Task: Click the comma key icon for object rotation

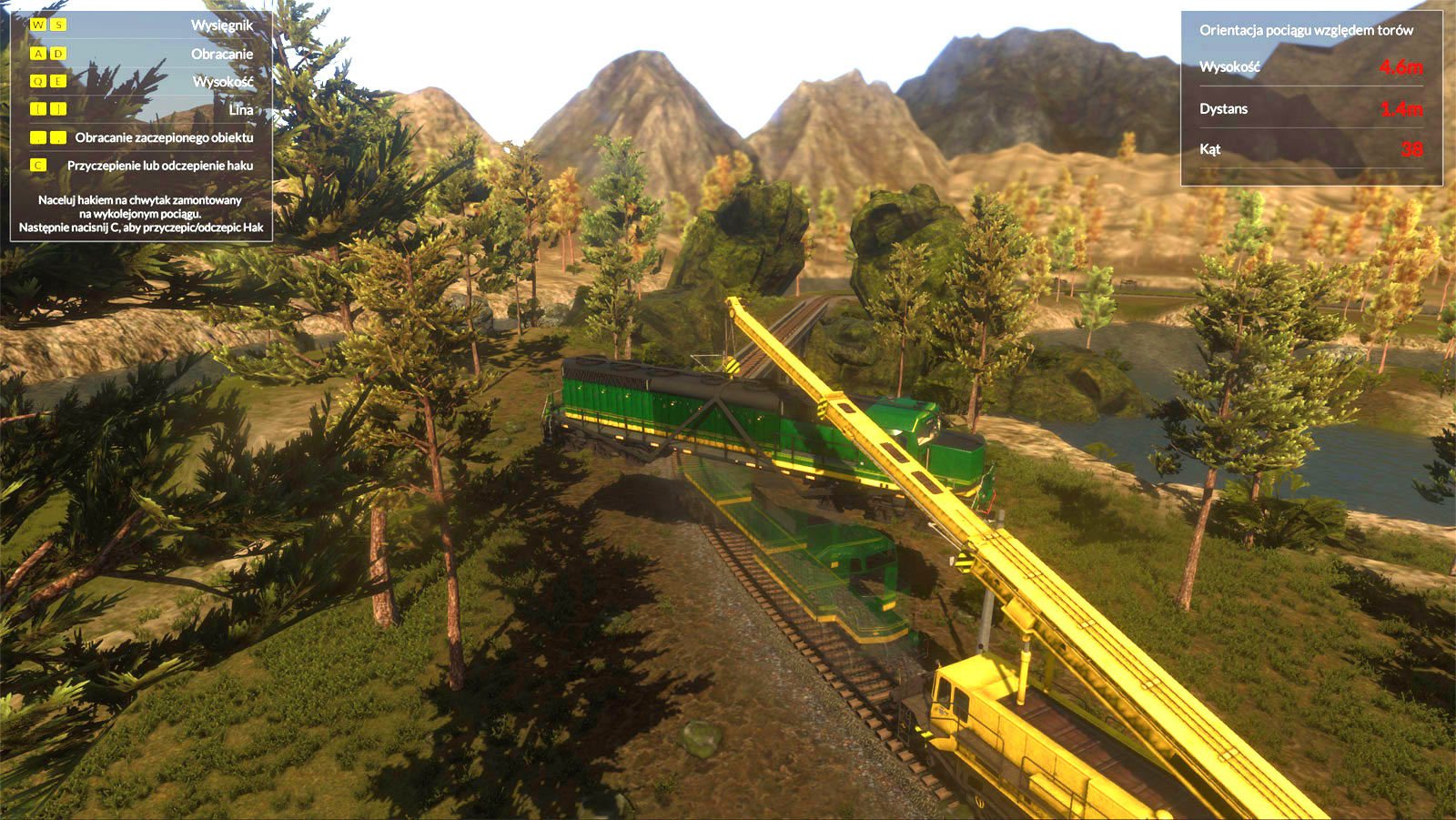Action: click(x=37, y=137)
